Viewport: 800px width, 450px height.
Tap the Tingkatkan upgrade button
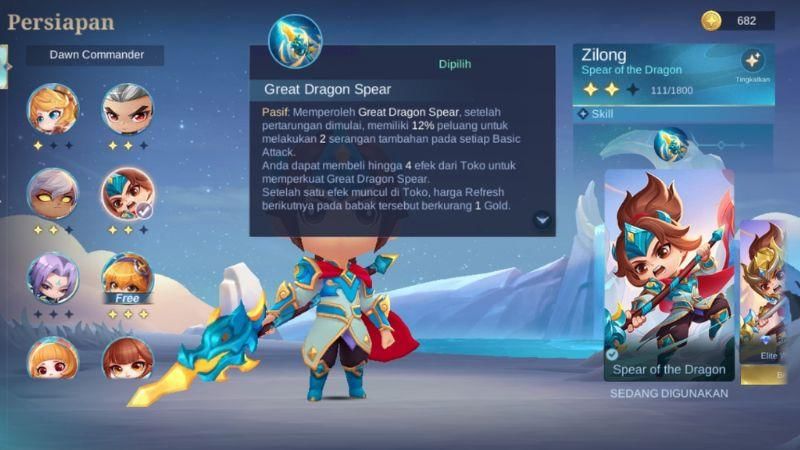753,63
